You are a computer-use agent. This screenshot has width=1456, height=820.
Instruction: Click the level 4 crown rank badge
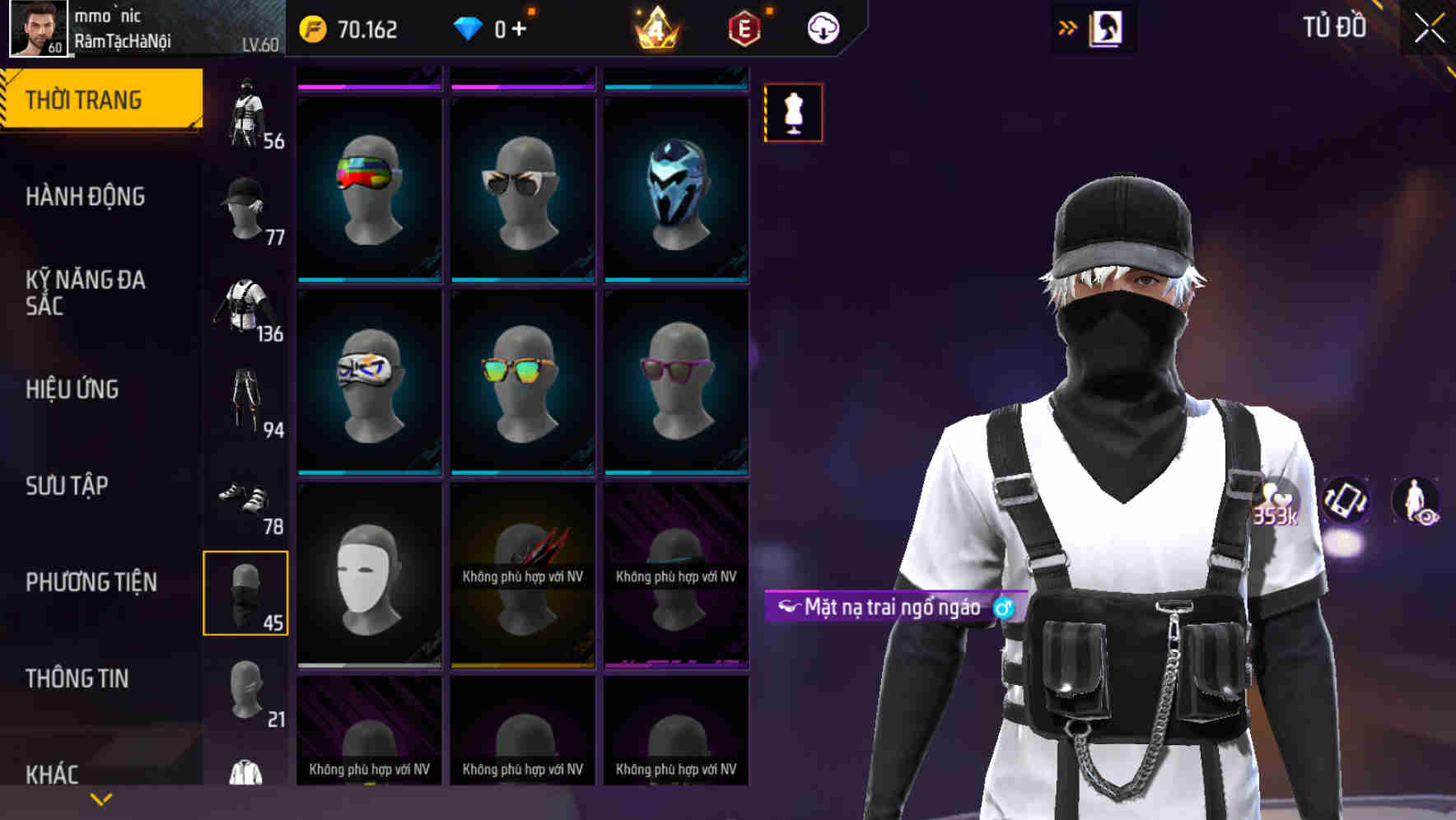point(651,27)
